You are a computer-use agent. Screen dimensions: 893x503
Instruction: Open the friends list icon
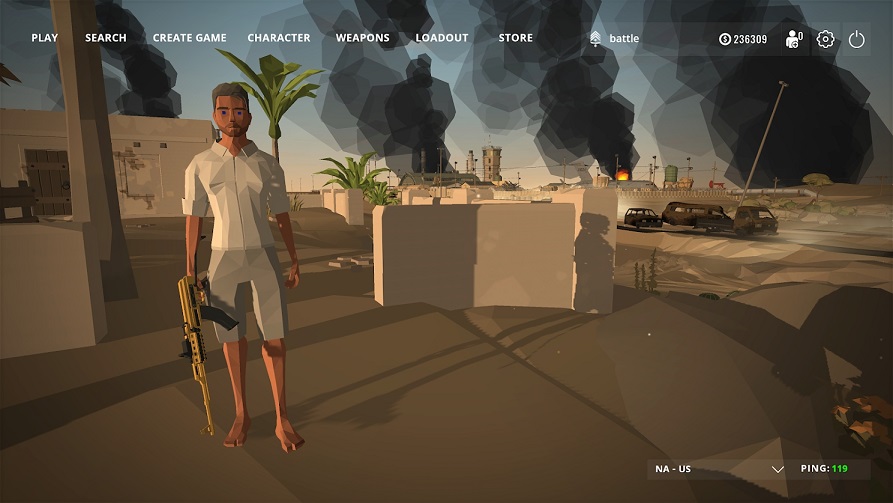click(794, 39)
